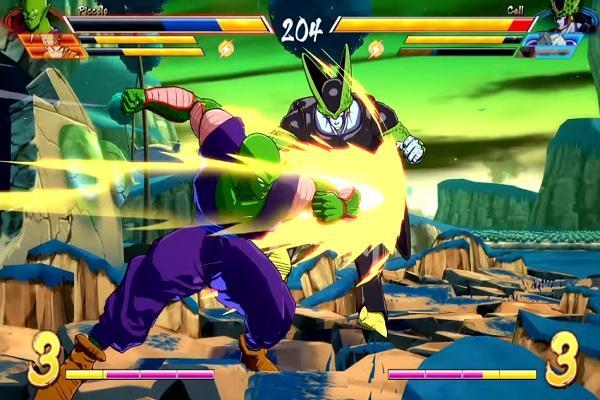Choose the blue assist portrait under Cell
The image size is (600, 400).
click(551, 45)
